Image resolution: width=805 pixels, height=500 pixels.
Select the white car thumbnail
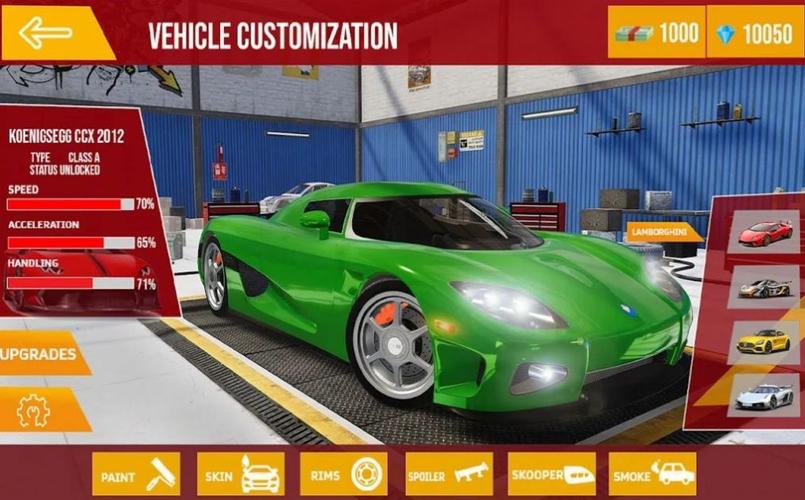(765, 395)
